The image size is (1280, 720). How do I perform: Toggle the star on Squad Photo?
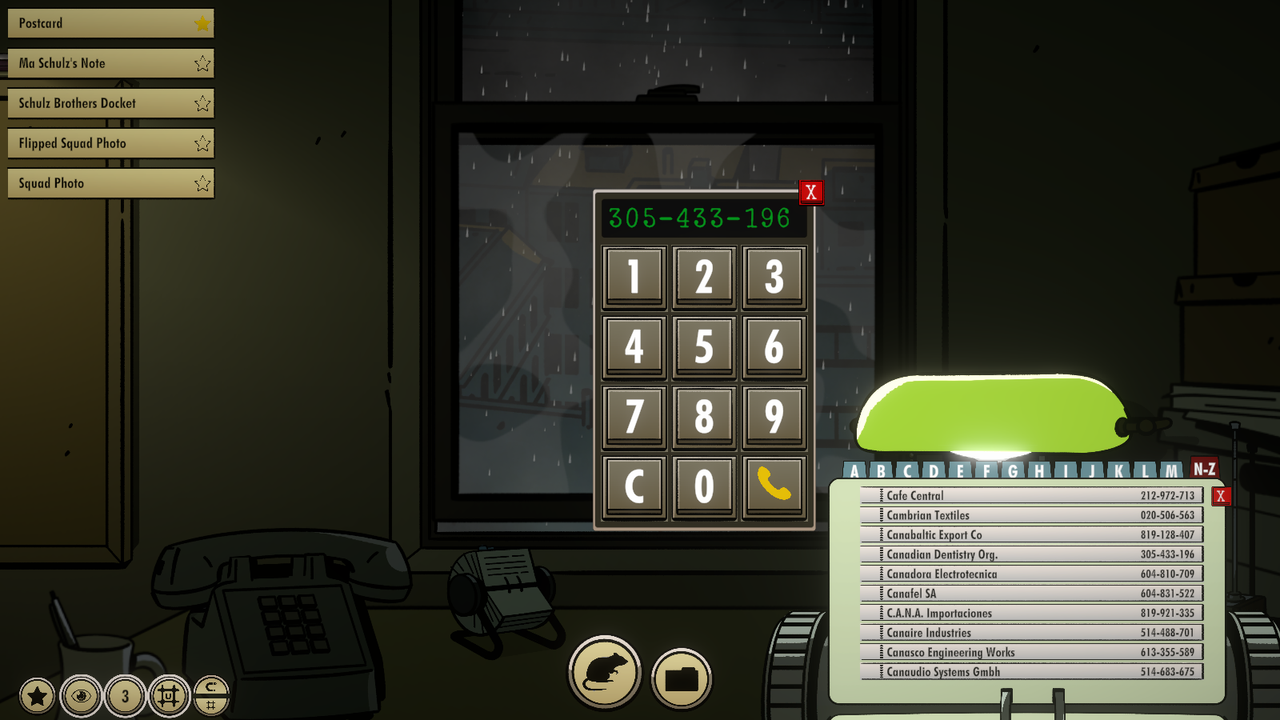[x=200, y=183]
